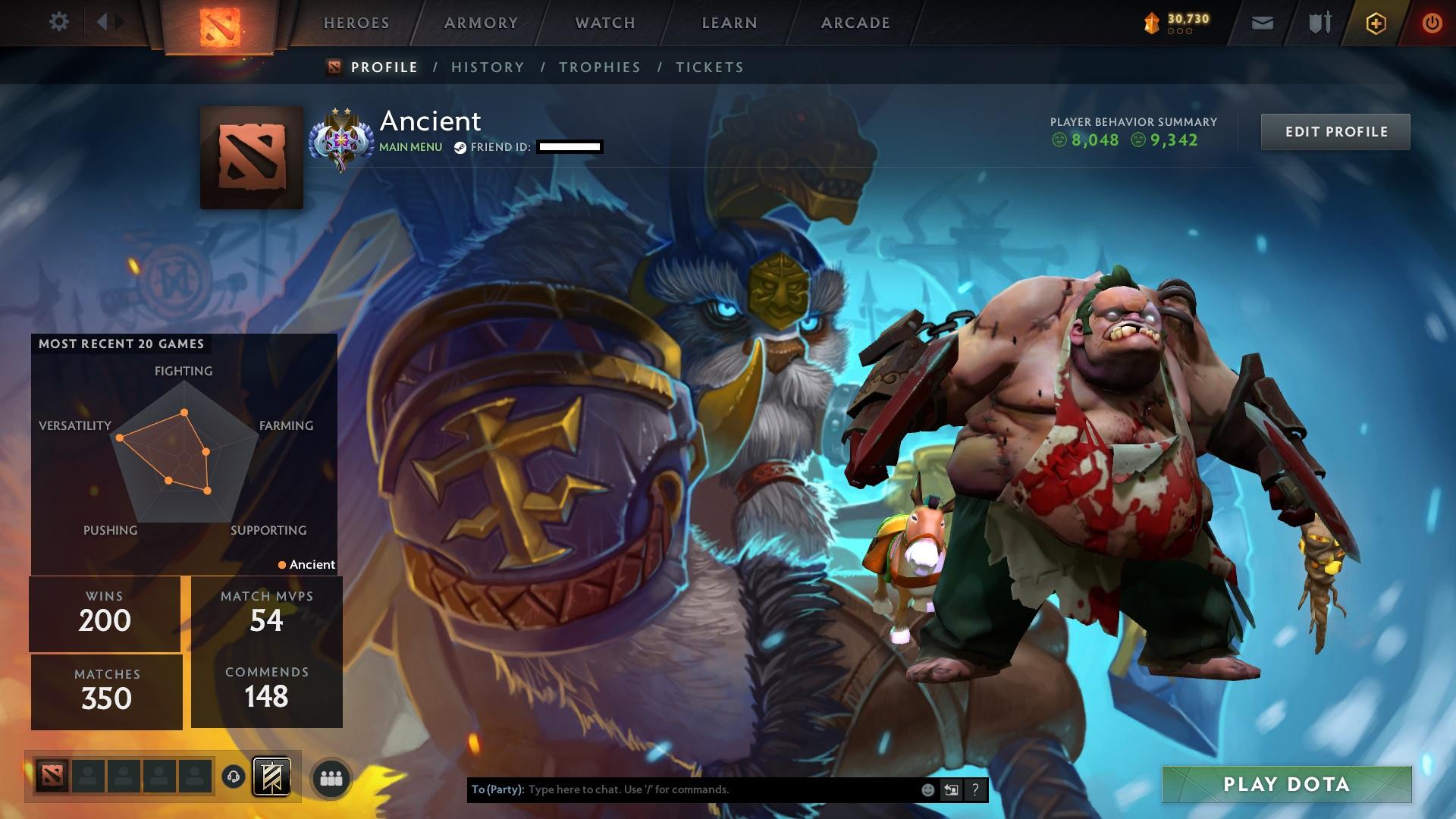Viewport: 1456px width, 819px height.
Task: Select the battle pass banner icon
Action: 271,777
